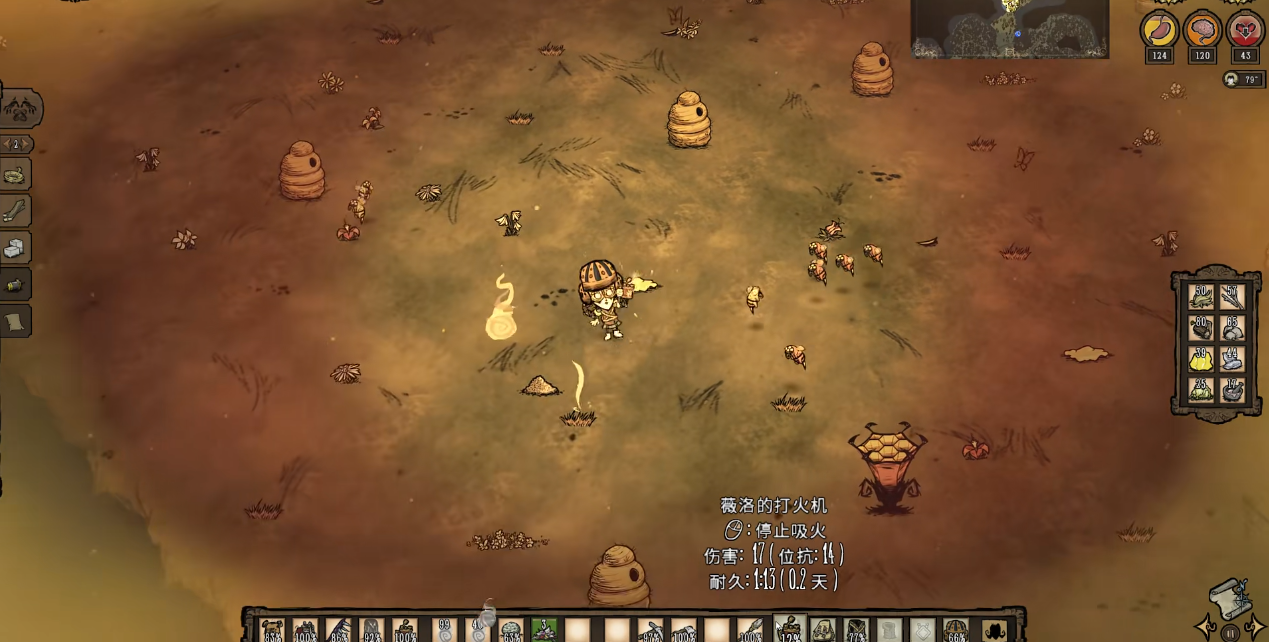Click the rotate-view scroll icon
The width and height of the screenshot is (1269, 642).
[1230, 600]
